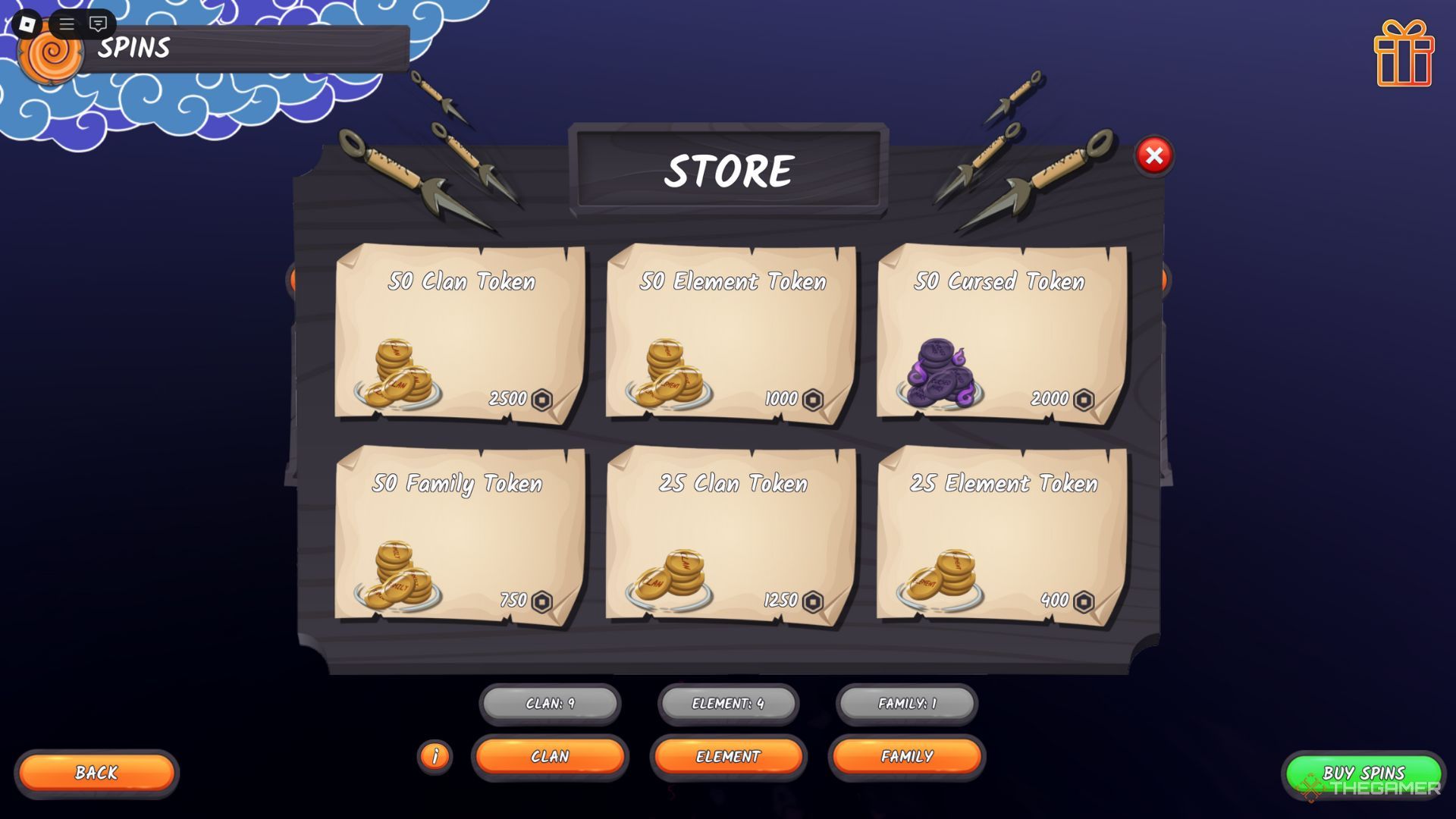The height and width of the screenshot is (819, 1456).
Task: Open the green Buy Spins button
Action: 1363,773
